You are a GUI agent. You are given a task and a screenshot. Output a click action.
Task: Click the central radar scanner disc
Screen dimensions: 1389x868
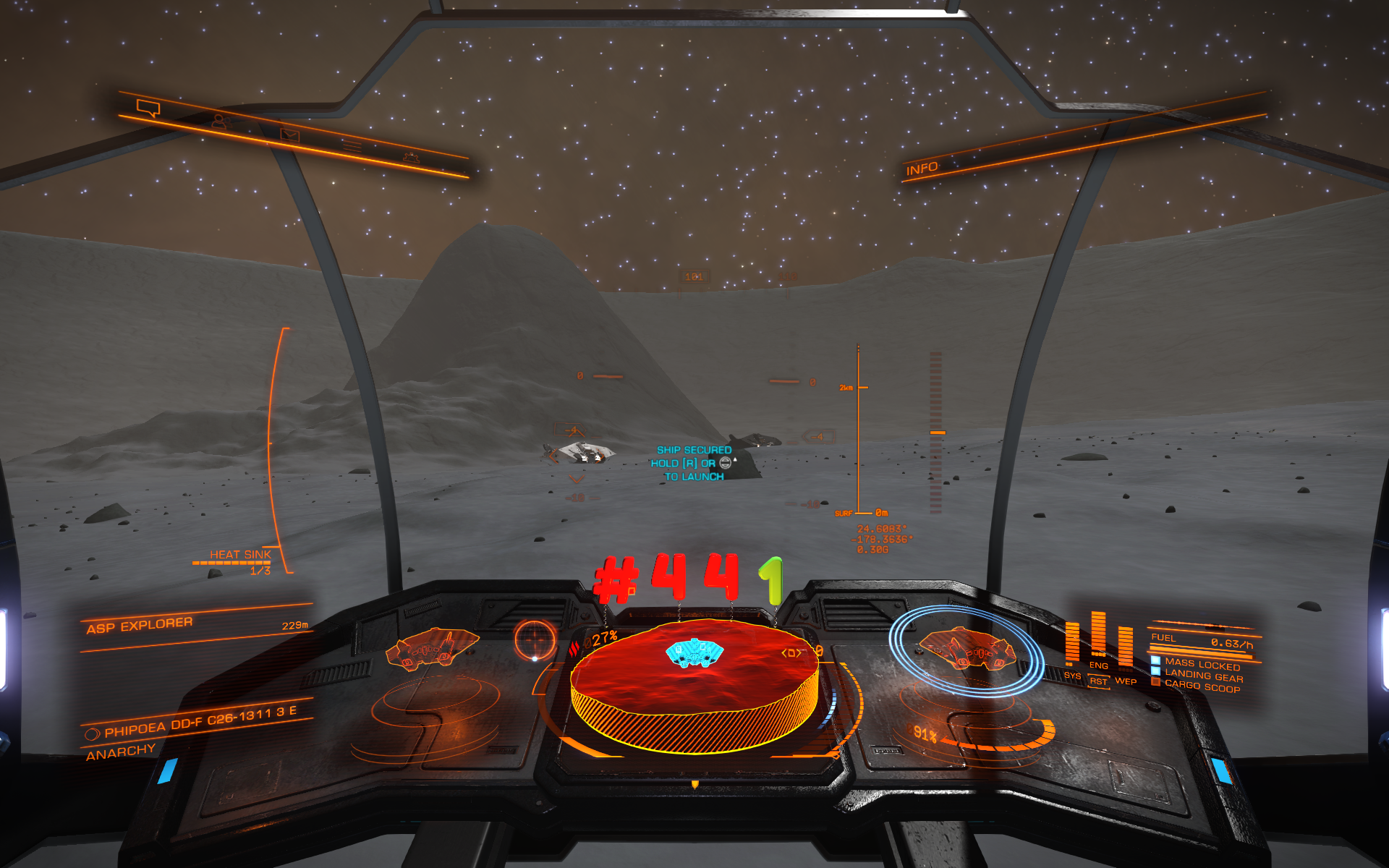[x=694, y=685]
